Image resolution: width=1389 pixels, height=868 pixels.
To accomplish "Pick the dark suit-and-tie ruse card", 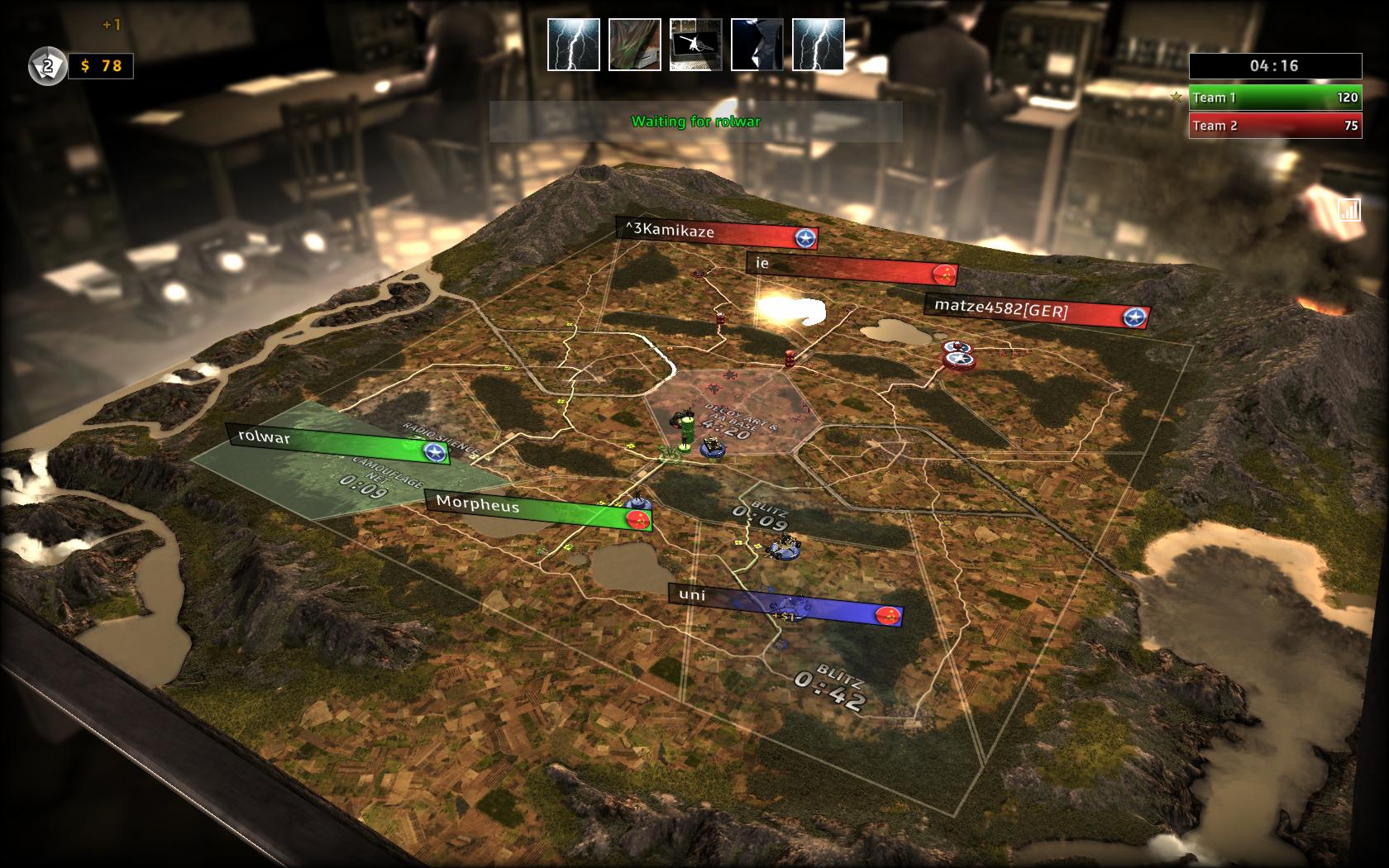I will pyautogui.click(x=757, y=45).
